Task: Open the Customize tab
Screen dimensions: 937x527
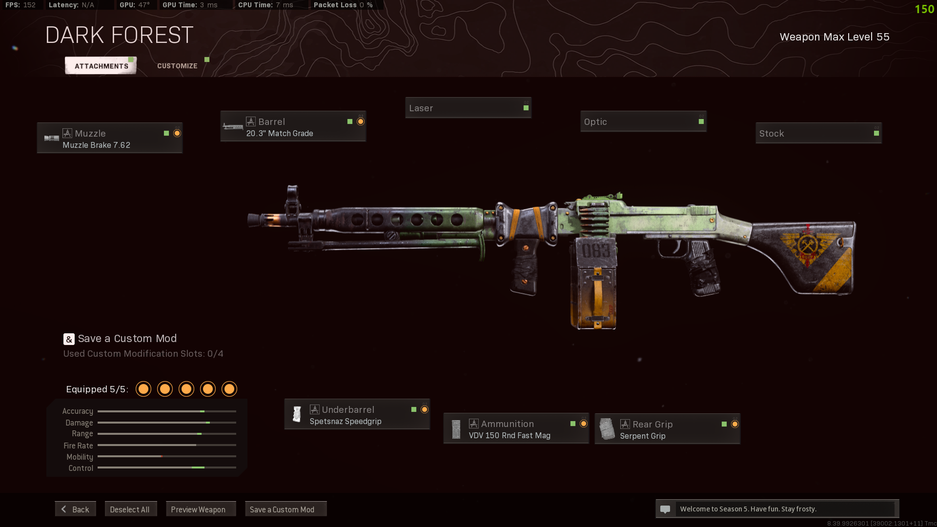Action: point(177,66)
